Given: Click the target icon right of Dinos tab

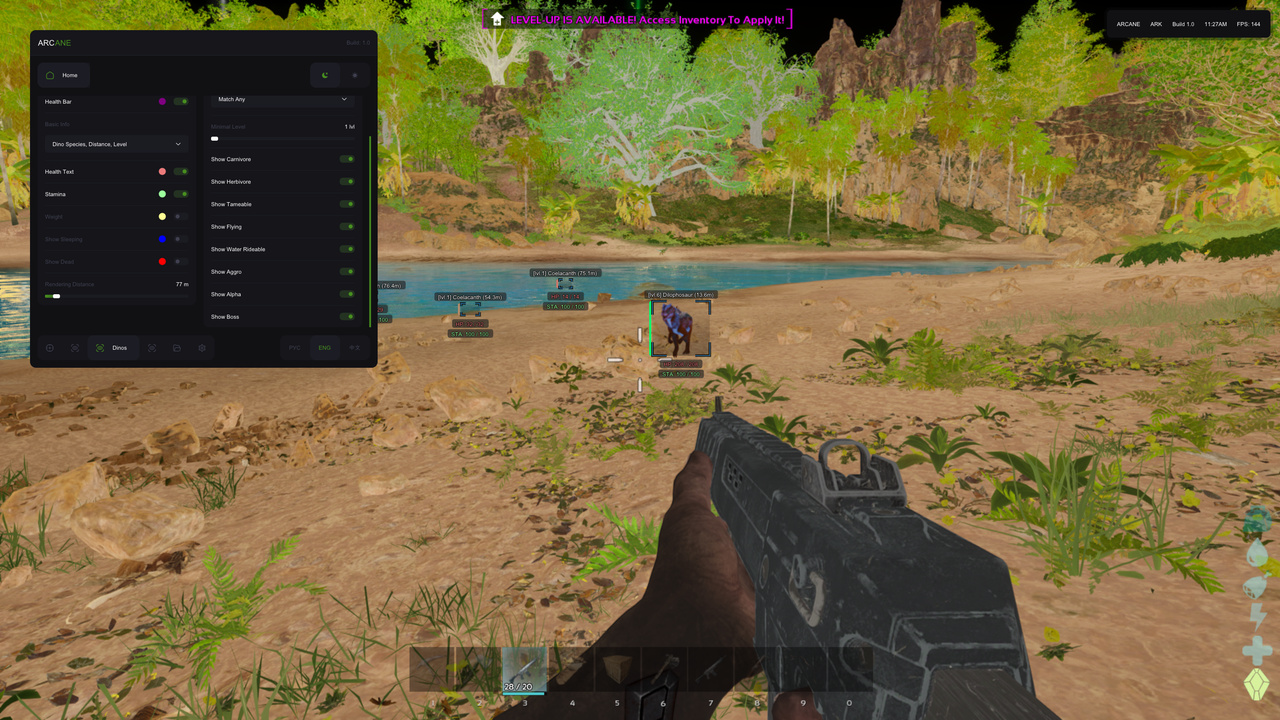Looking at the screenshot, I should [x=152, y=347].
